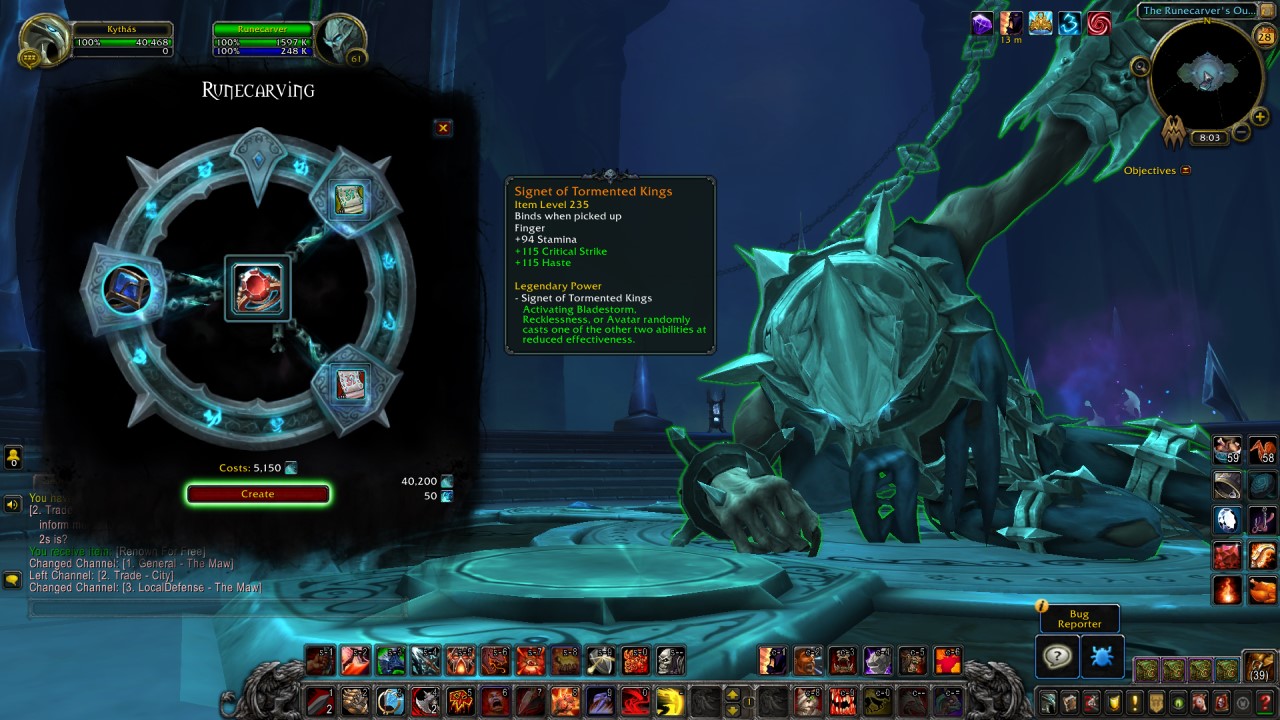Click the Create button to craft the legendary

(257, 493)
